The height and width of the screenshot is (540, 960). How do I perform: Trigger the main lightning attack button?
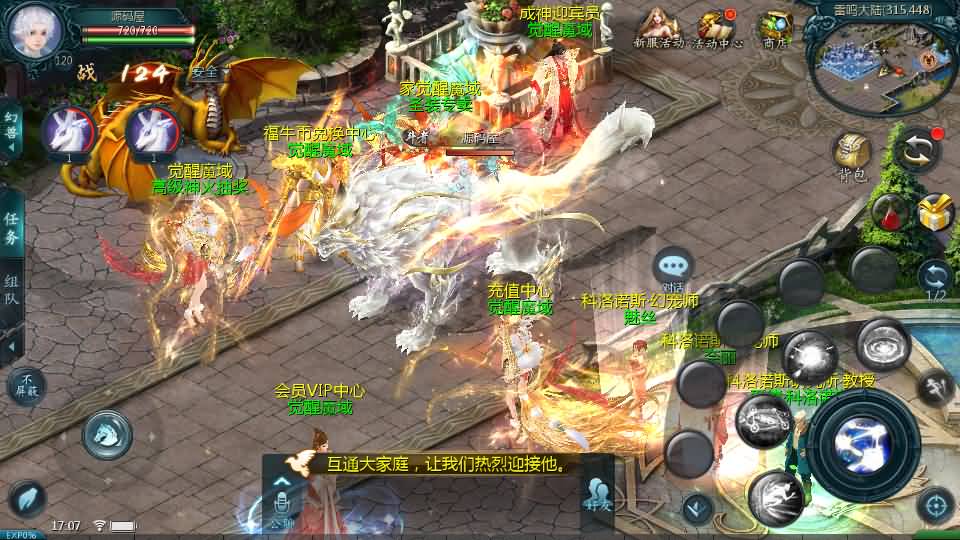863,443
